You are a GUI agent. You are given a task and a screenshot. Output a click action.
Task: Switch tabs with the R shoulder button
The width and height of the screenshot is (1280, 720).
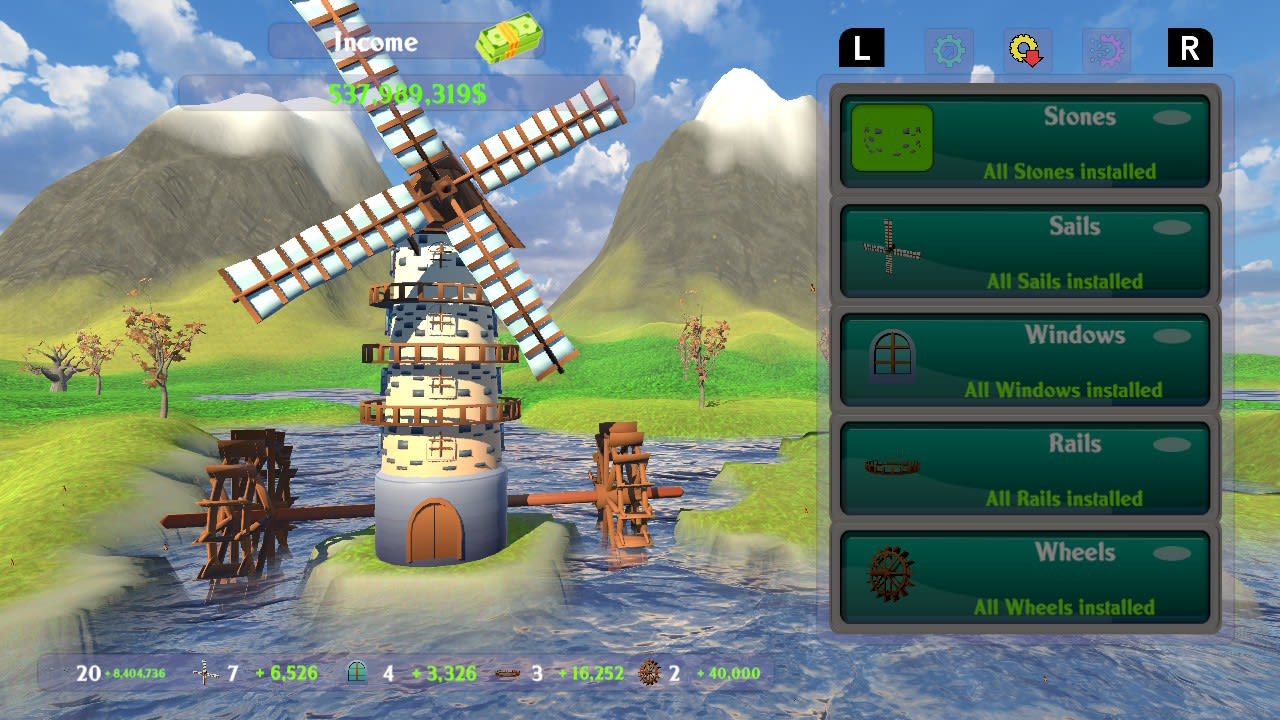1189,47
